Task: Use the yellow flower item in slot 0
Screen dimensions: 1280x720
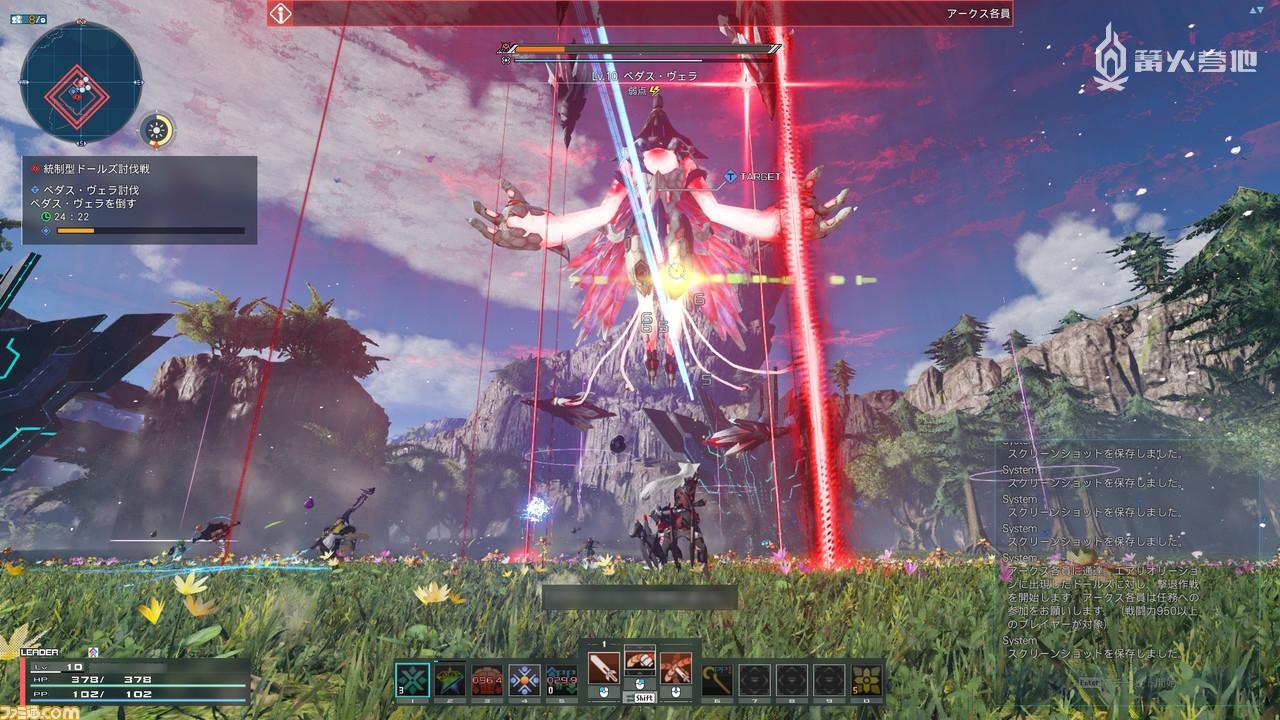Action: click(x=866, y=680)
